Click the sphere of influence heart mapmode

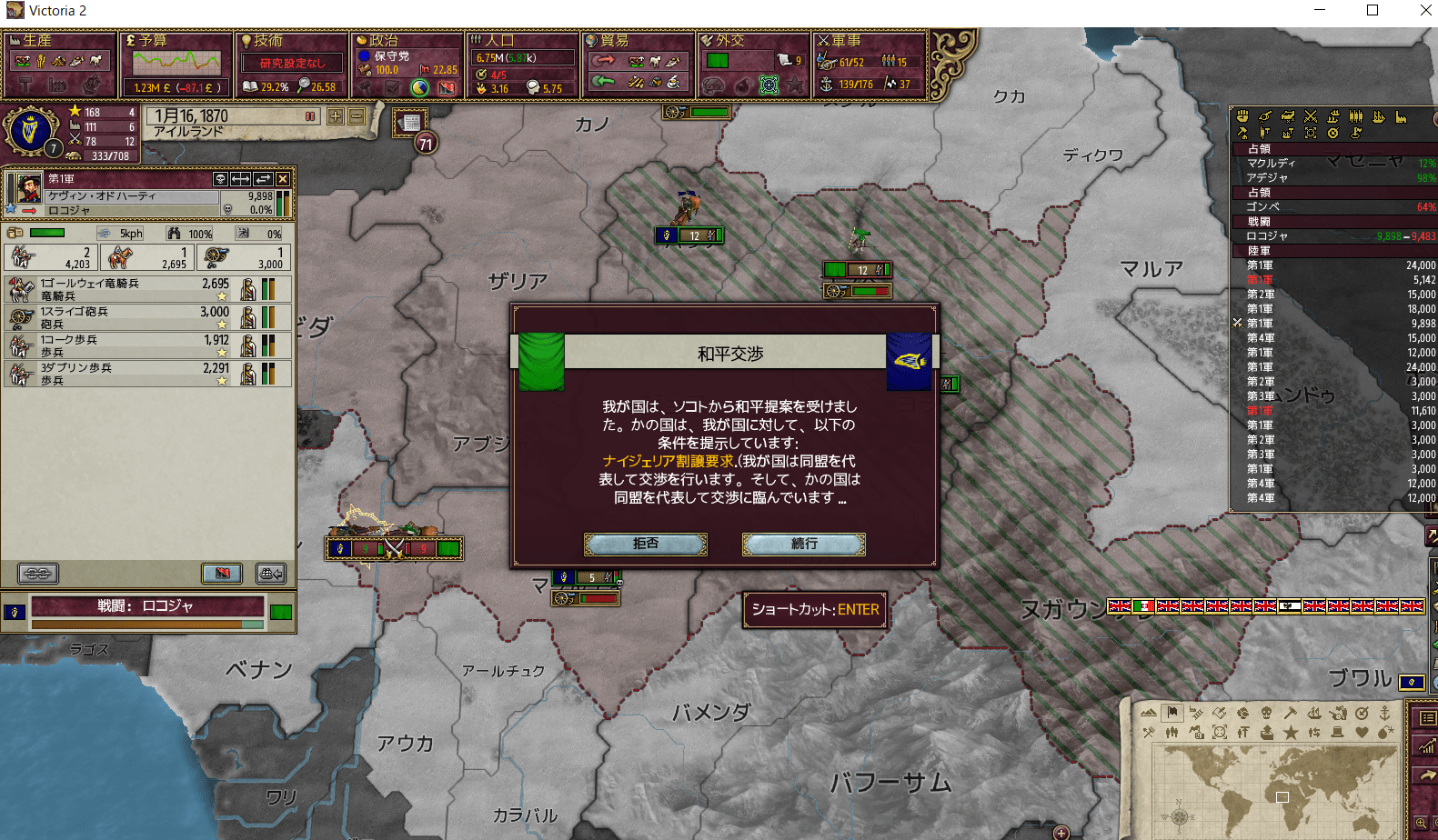pyautogui.click(x=1362, y=732)
